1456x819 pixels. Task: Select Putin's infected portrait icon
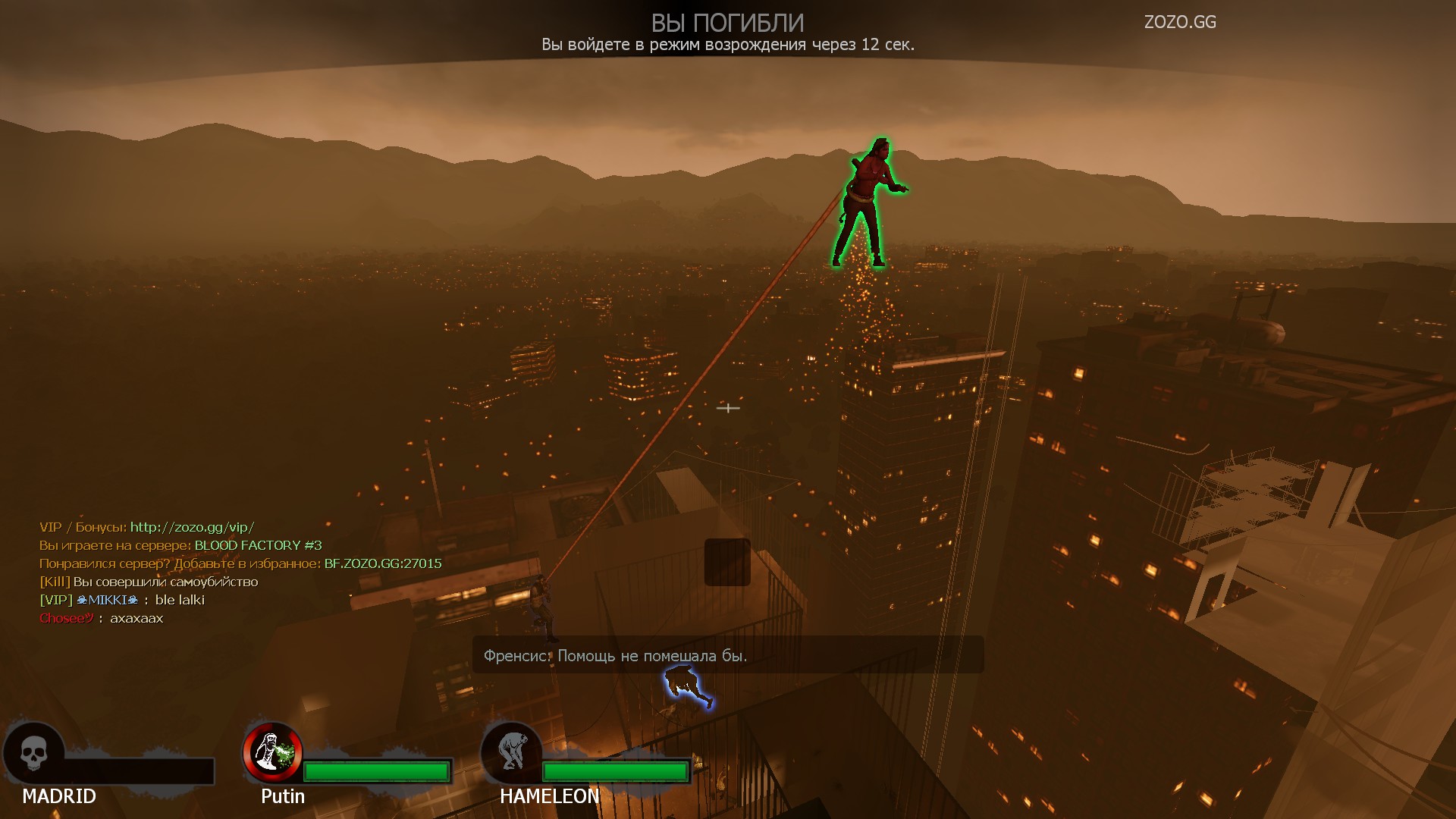click(272, 752)
